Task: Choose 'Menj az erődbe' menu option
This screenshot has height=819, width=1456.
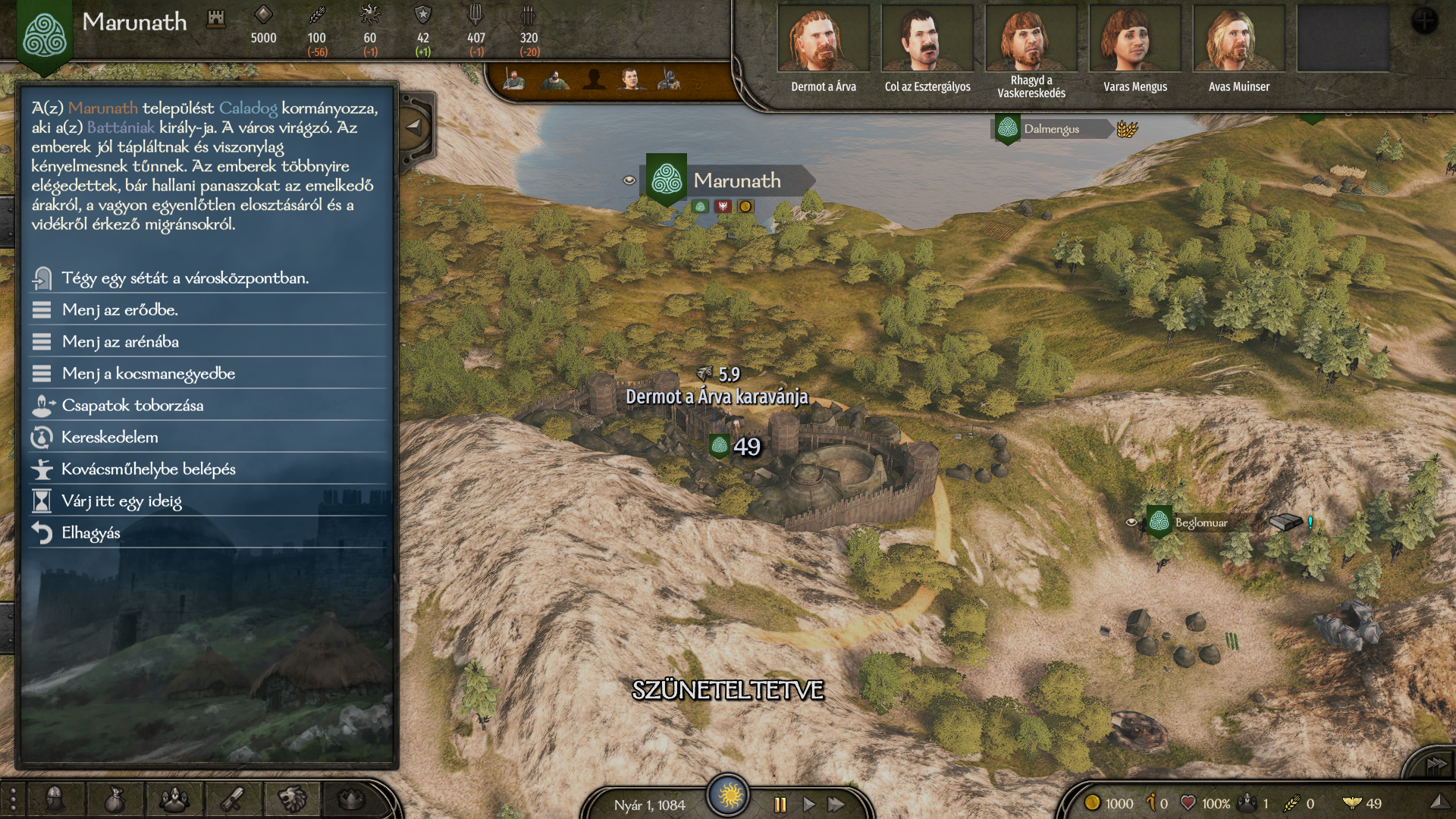Action: [x=120, y=310]
